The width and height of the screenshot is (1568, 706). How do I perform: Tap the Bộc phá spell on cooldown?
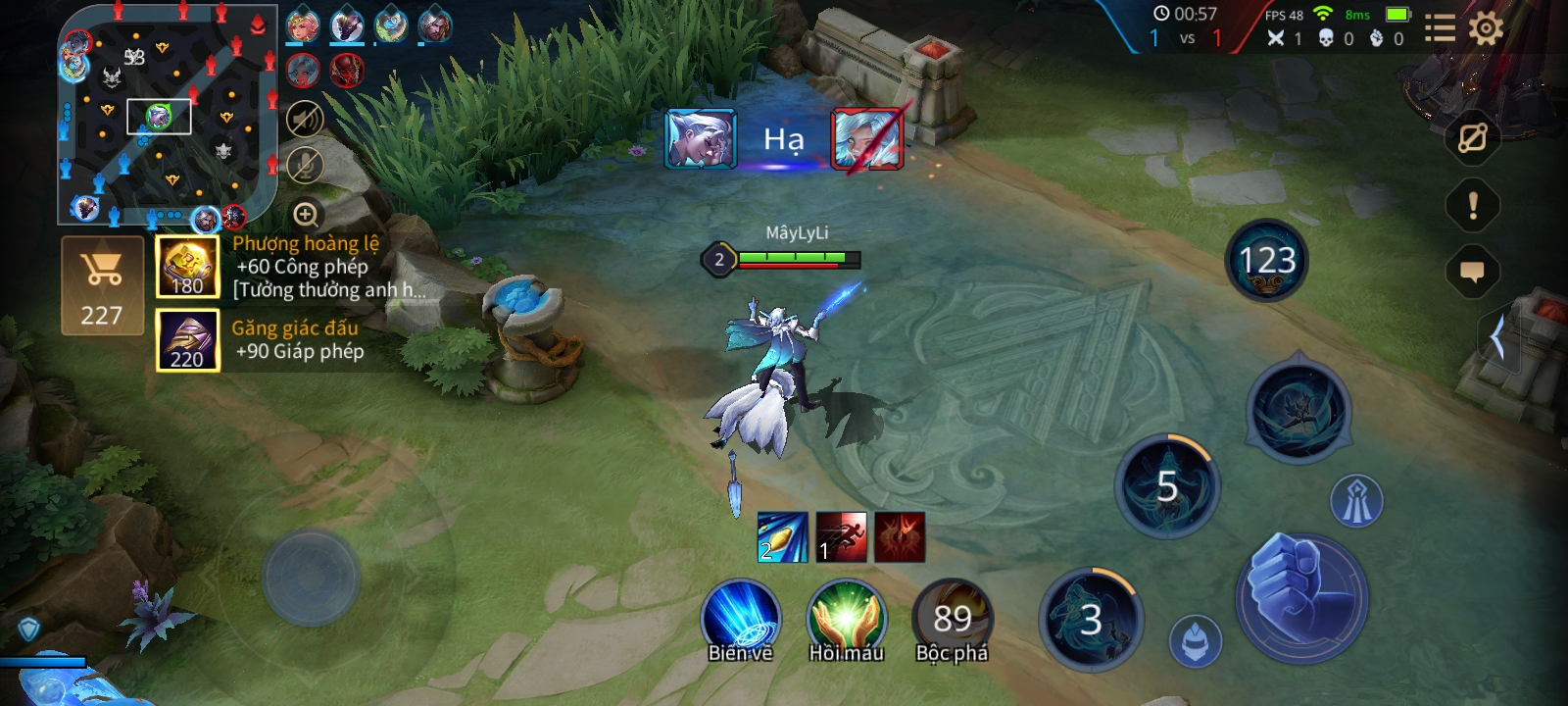coord(952,618)
